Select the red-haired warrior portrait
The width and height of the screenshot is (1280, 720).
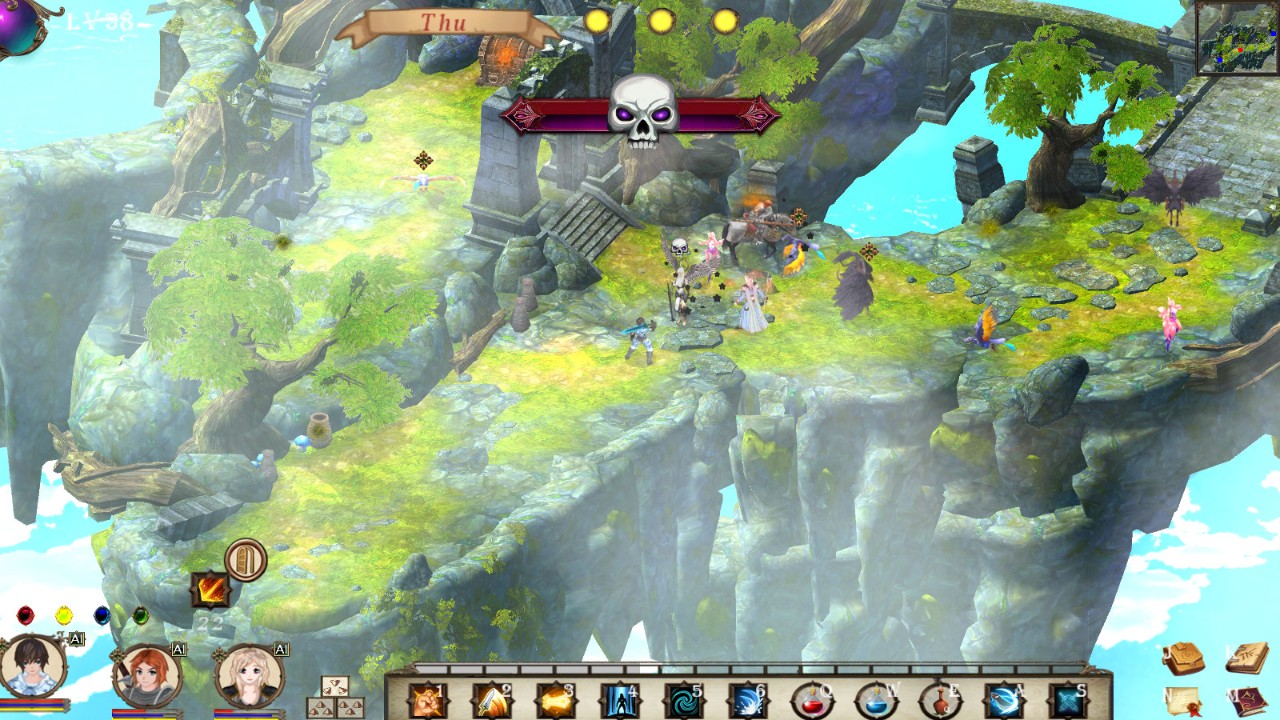(x=147, y=675)
